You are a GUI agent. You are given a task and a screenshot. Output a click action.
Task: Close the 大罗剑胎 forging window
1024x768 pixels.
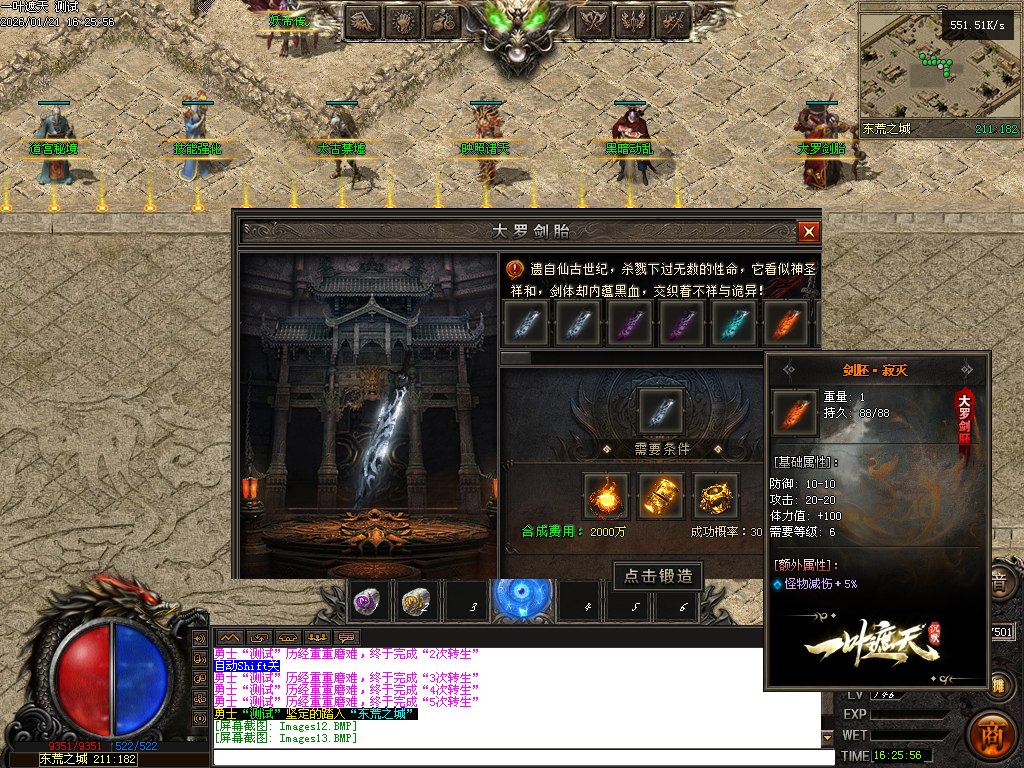pyautogui.click(x=809, y=231)
